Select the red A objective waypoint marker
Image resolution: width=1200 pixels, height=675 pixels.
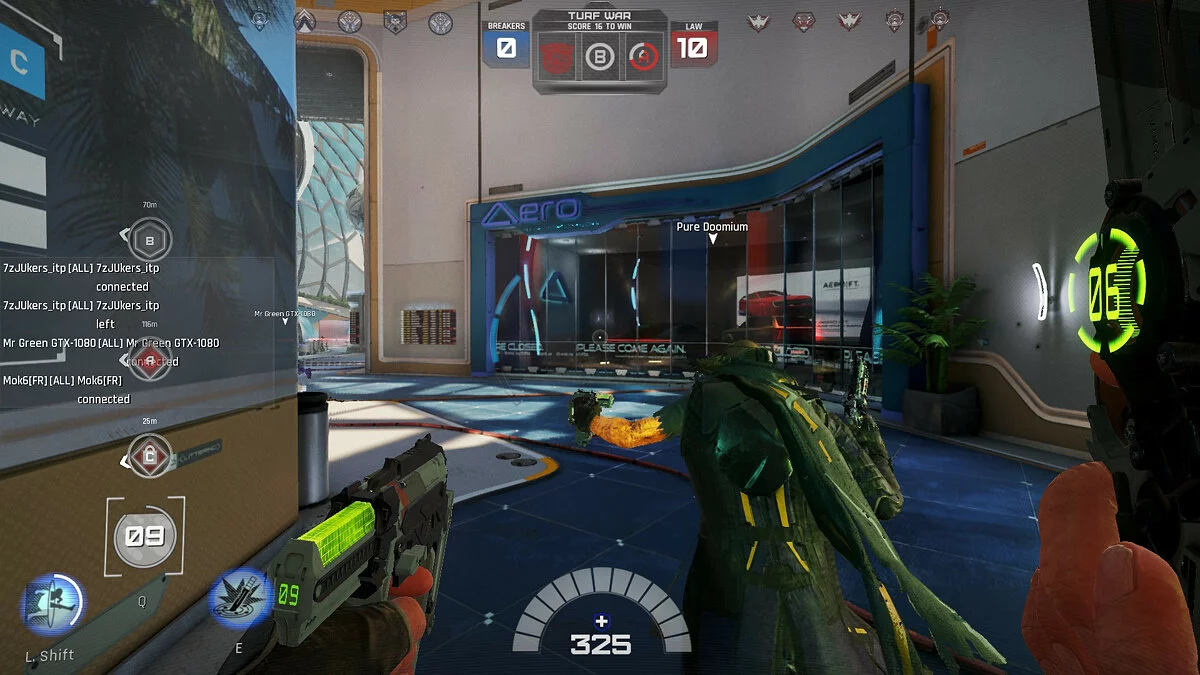(150, 361)
